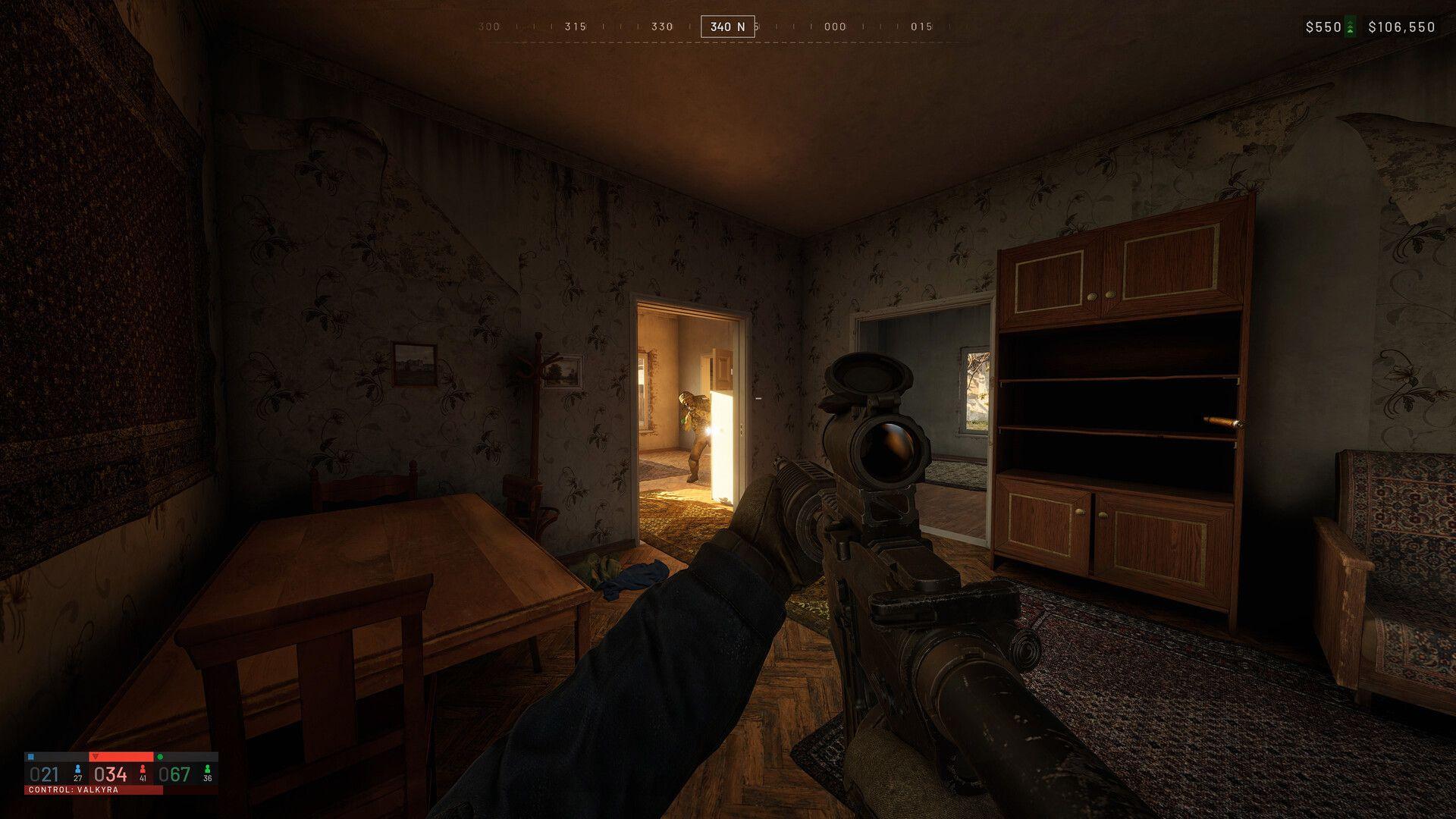The image size is (1456, 819).
Task: Select the 034 score tab
Action: click(111, 772)
